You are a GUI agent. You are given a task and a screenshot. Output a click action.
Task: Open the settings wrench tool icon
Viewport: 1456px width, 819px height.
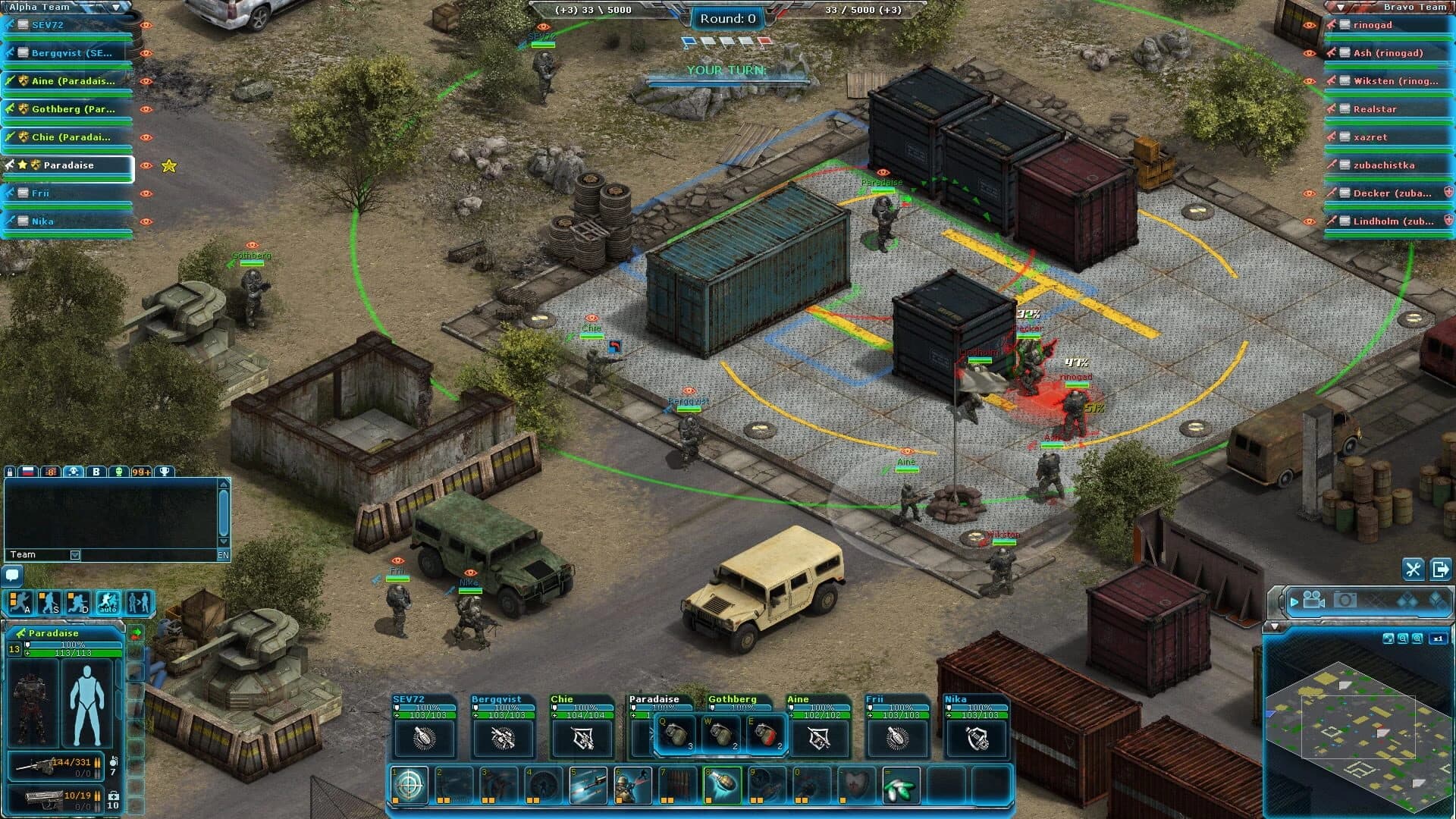coord(1413,570)
